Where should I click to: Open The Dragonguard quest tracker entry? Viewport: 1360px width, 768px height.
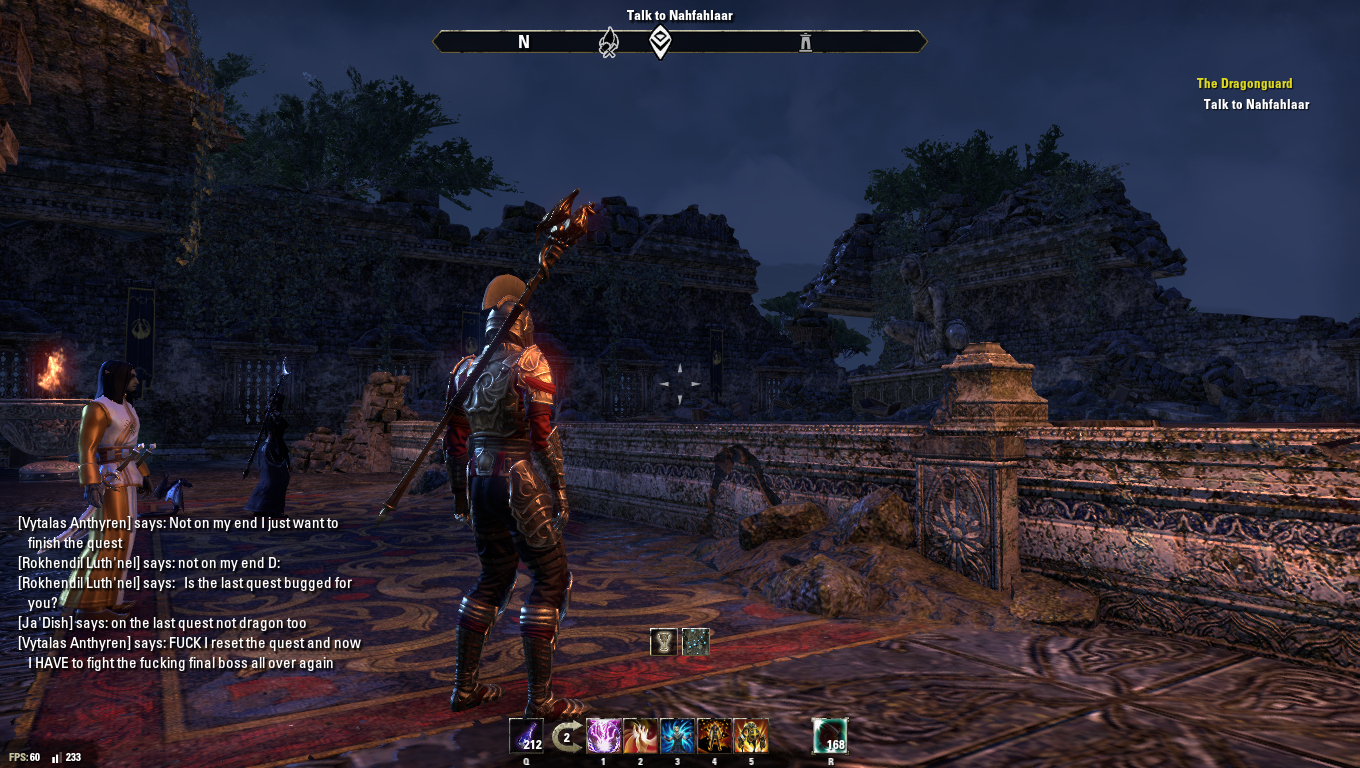1244,84
